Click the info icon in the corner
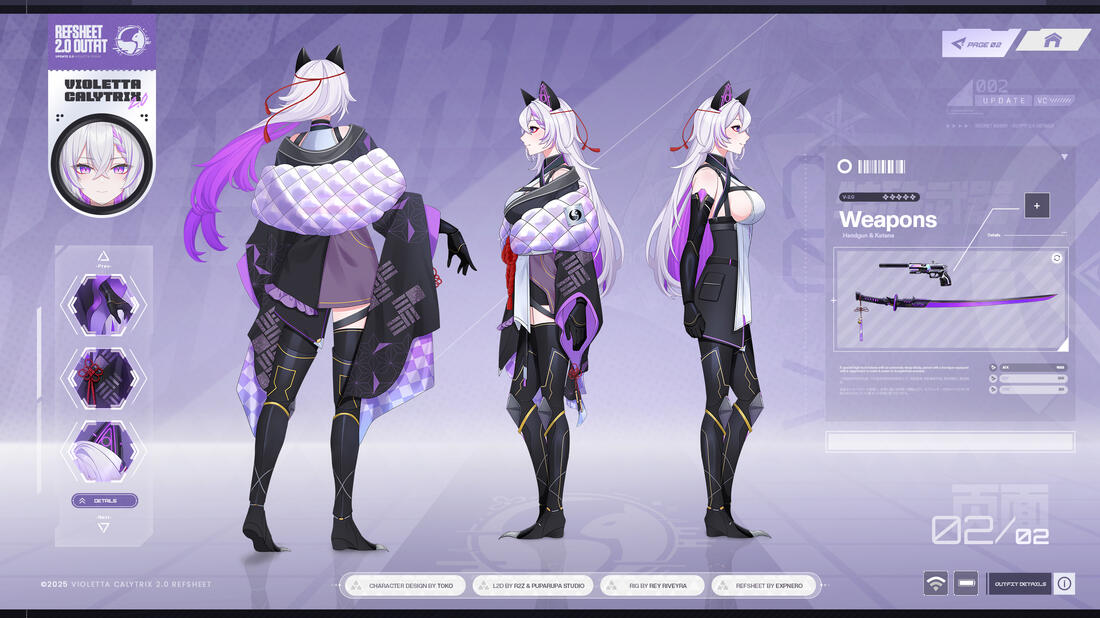The width and height of the screenshot is (1100, 618). (x=1064, y=584)
